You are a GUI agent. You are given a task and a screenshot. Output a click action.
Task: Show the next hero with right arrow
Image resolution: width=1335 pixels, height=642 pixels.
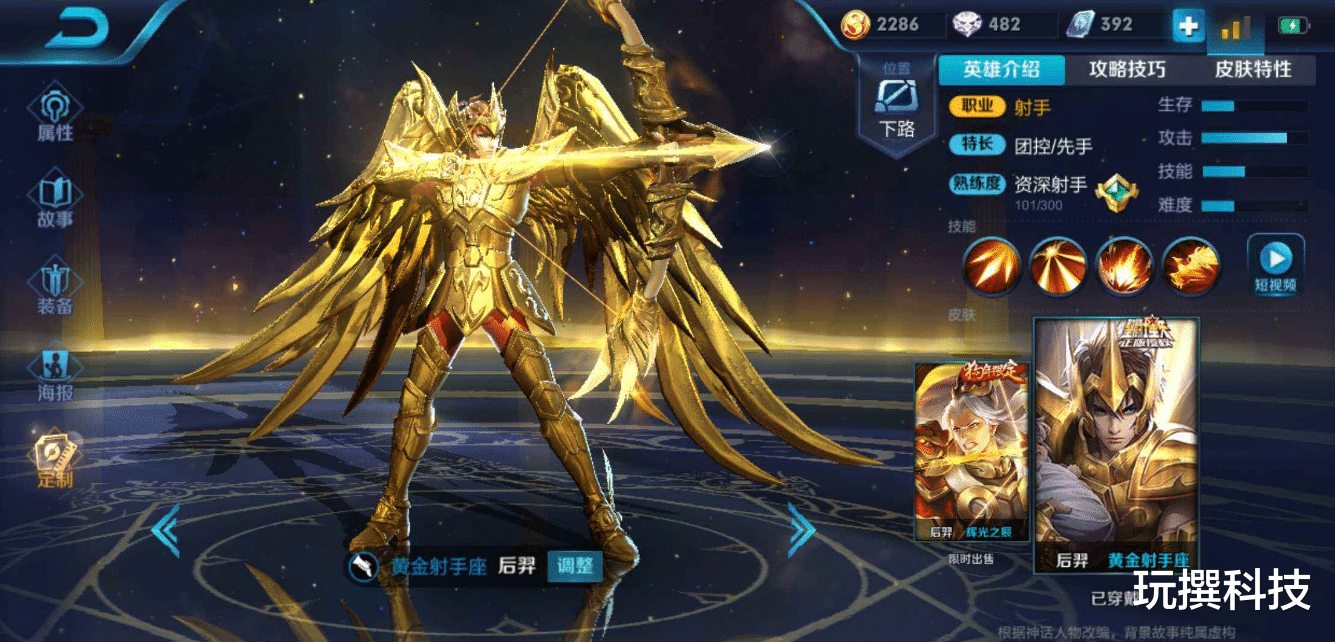pyautogui.click(x=801, y=529)
